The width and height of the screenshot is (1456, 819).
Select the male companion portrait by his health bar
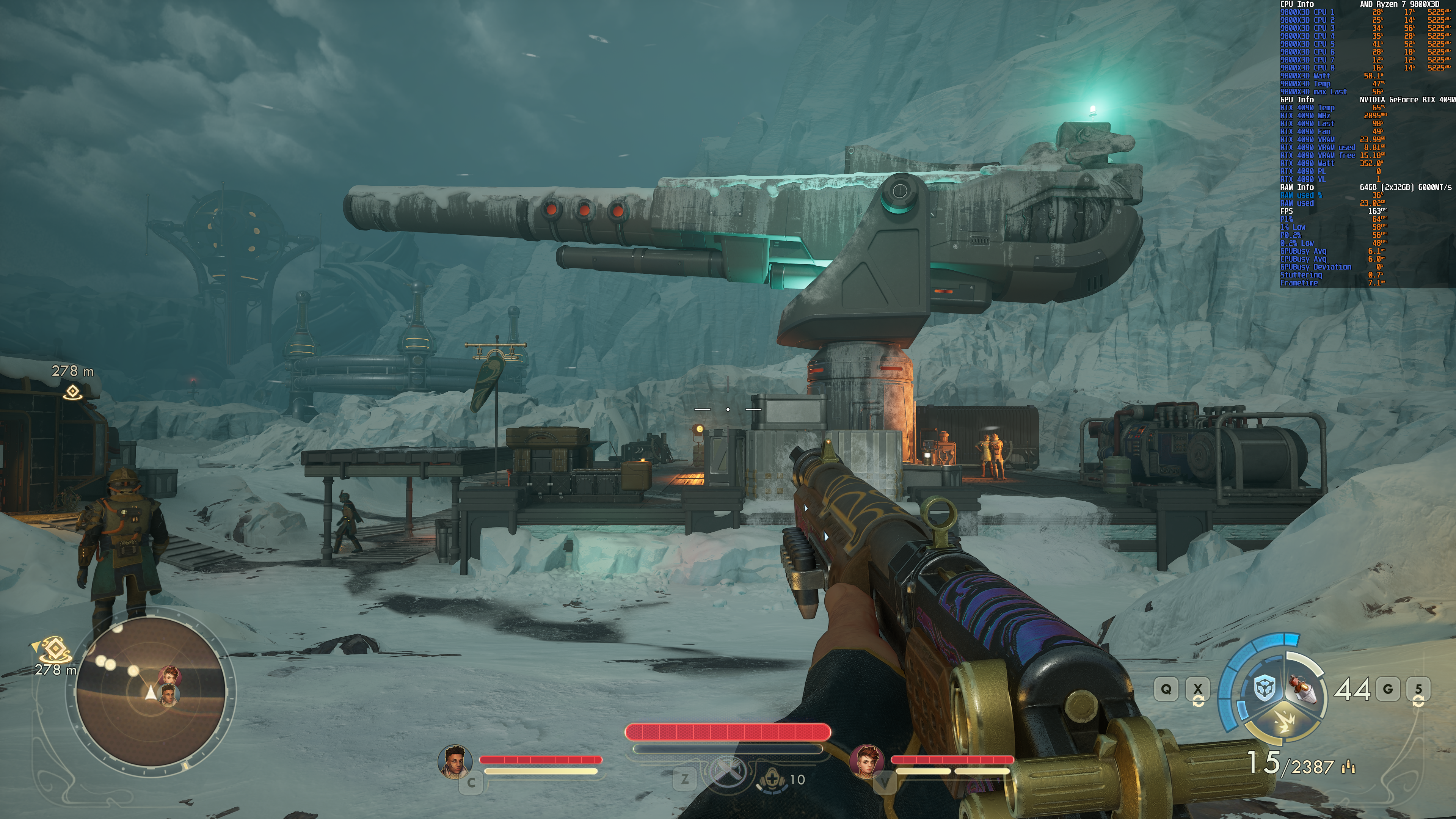[x=455, y=761]
